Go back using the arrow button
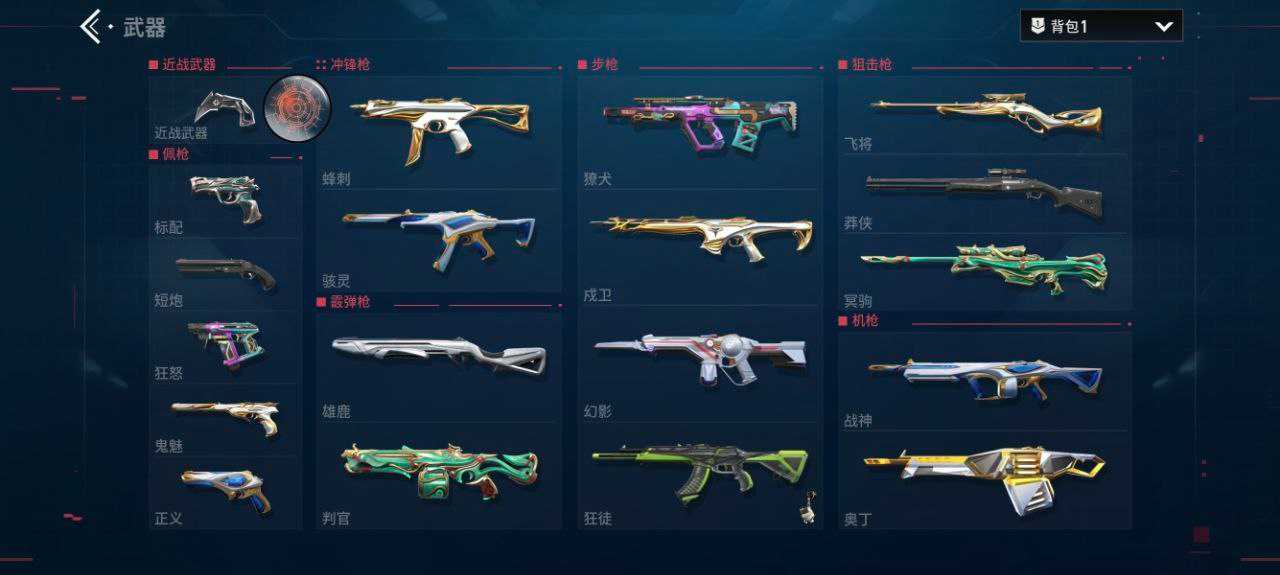1280x575 pixels. tap(91, 27)
